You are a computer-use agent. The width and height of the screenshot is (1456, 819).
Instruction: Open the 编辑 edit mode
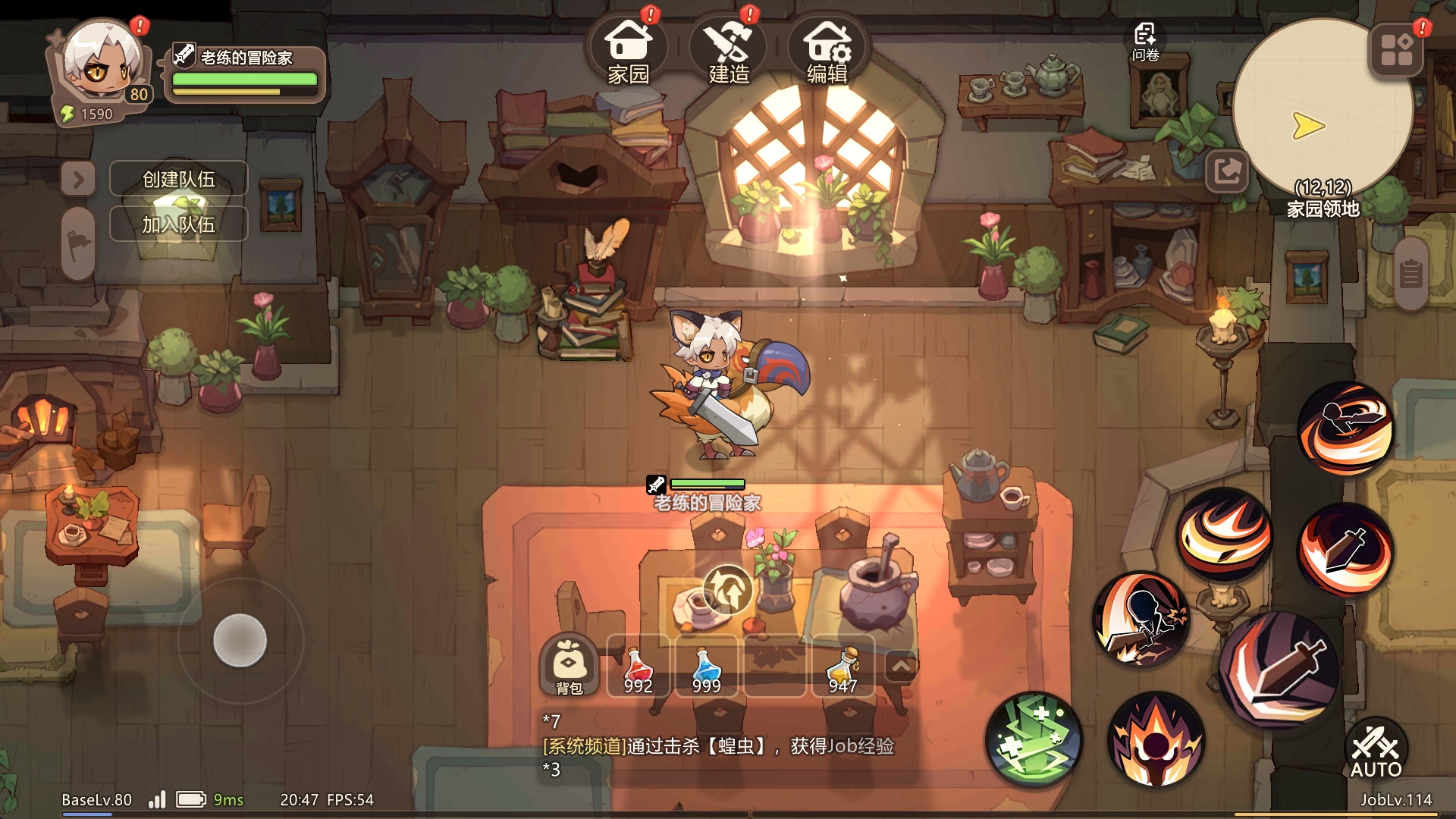click(x=827, y=49)
